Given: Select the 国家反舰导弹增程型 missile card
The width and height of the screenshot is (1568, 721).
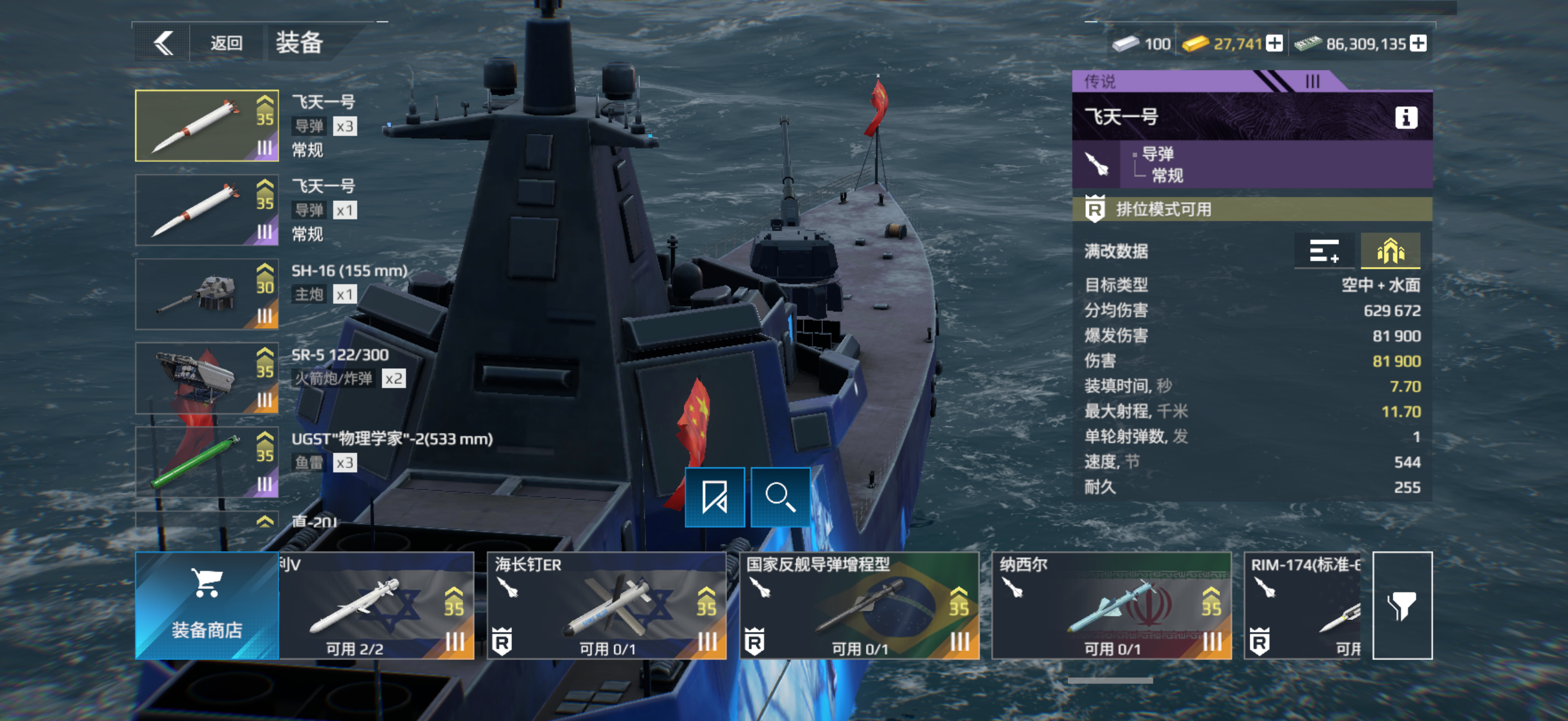Looking at the screenshot, I should [x=859, y=606].
